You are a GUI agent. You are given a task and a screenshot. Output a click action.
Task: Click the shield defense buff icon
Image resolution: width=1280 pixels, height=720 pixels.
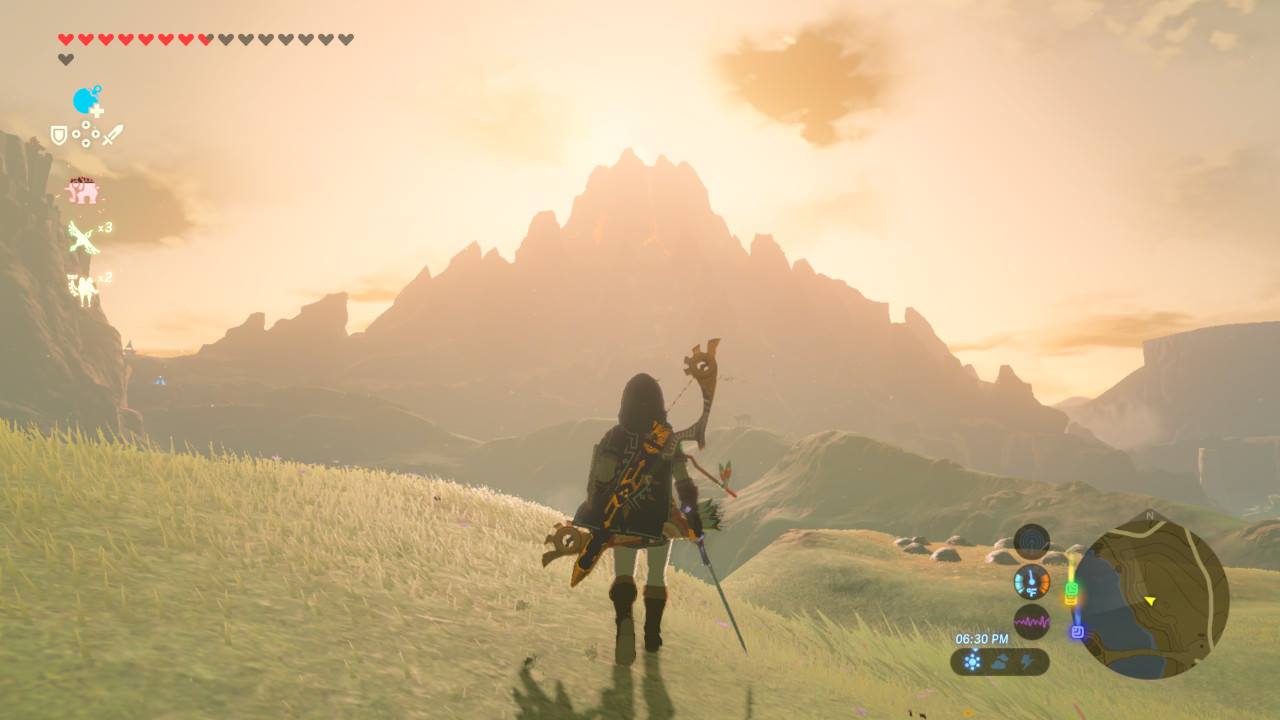[60, 135]
